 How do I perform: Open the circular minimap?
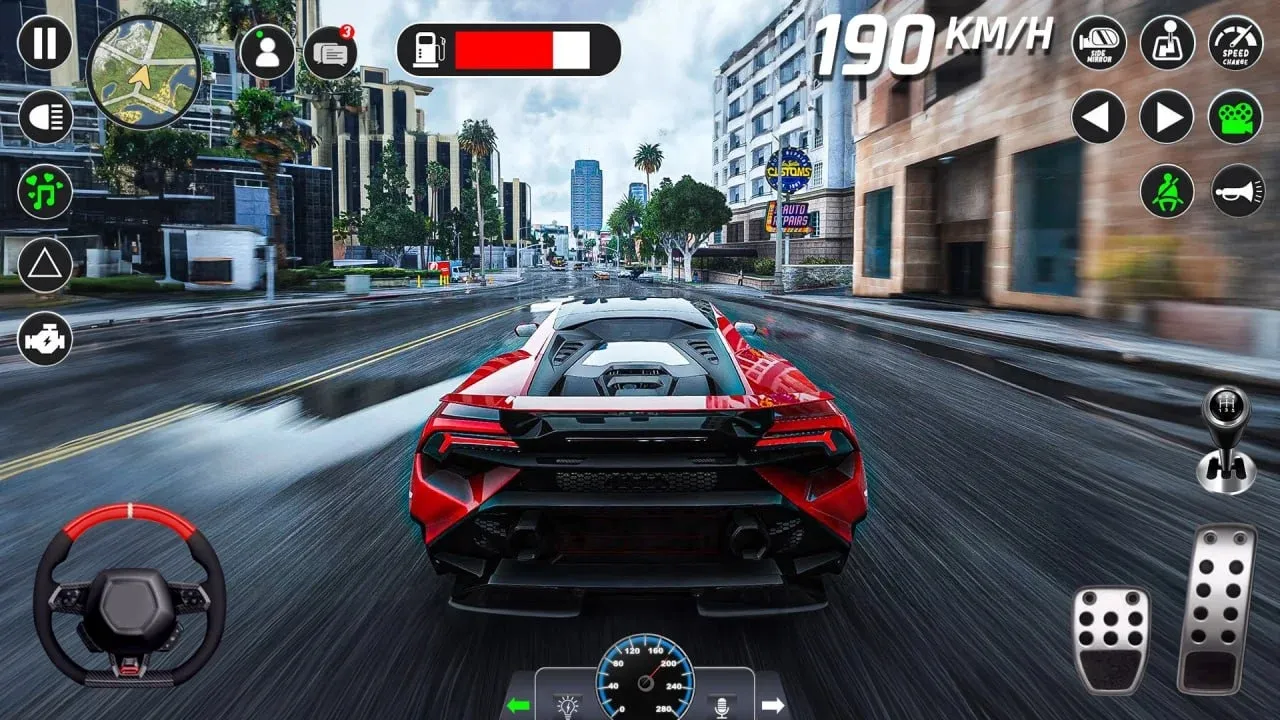pos(143,72)
